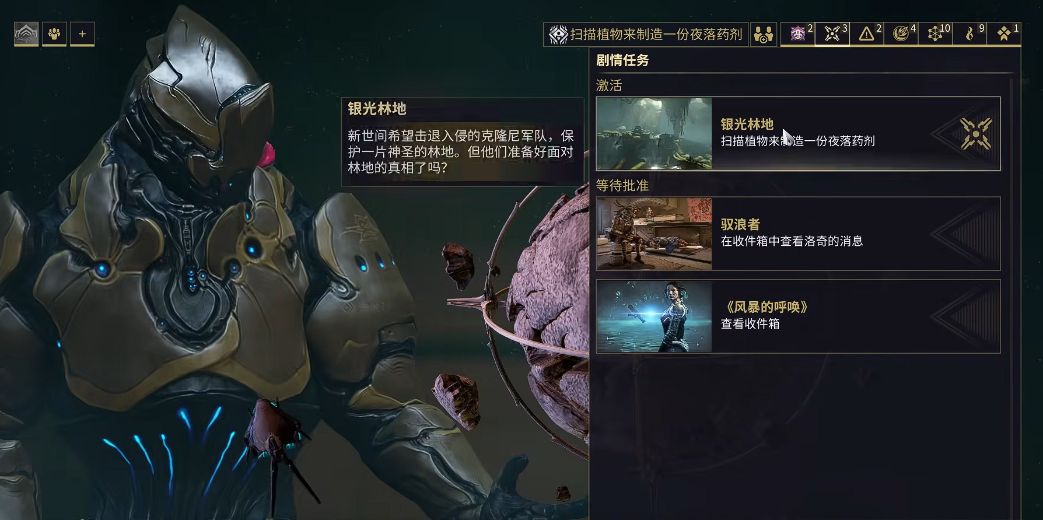Click the objective tracker for 扫描植物来制造一份夜落药剂
This screenshot has width=1043, height=520.
point(646,35)
